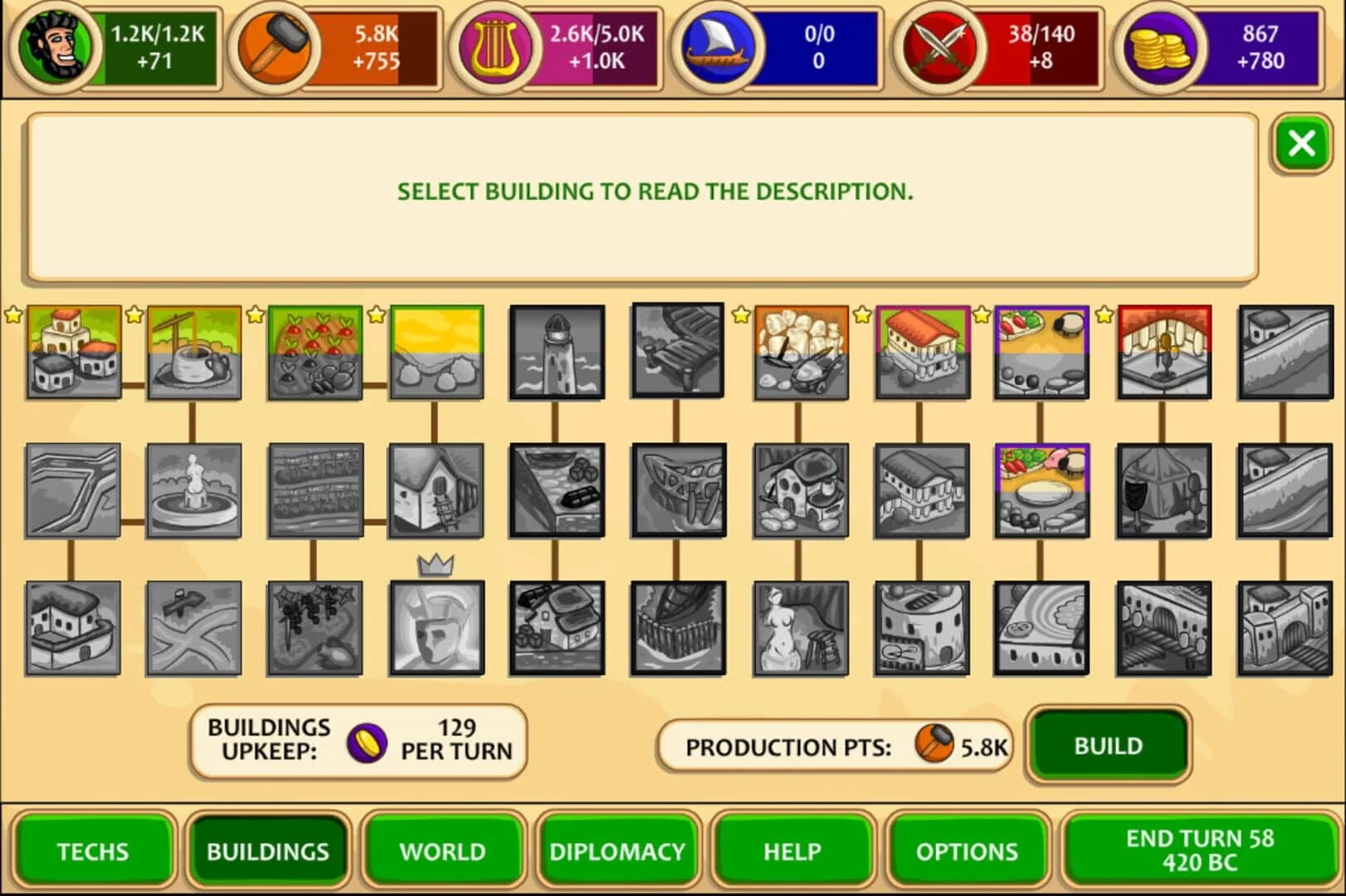Image resolution: width=1346 pixels, height=896 pixels.
Task: Switch to the TECHS tab
Action: click(x=92, y=850)
